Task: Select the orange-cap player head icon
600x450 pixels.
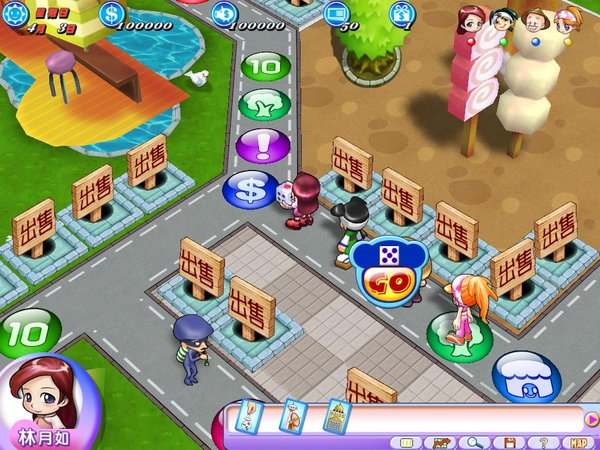Action: (x=567, y=18)
